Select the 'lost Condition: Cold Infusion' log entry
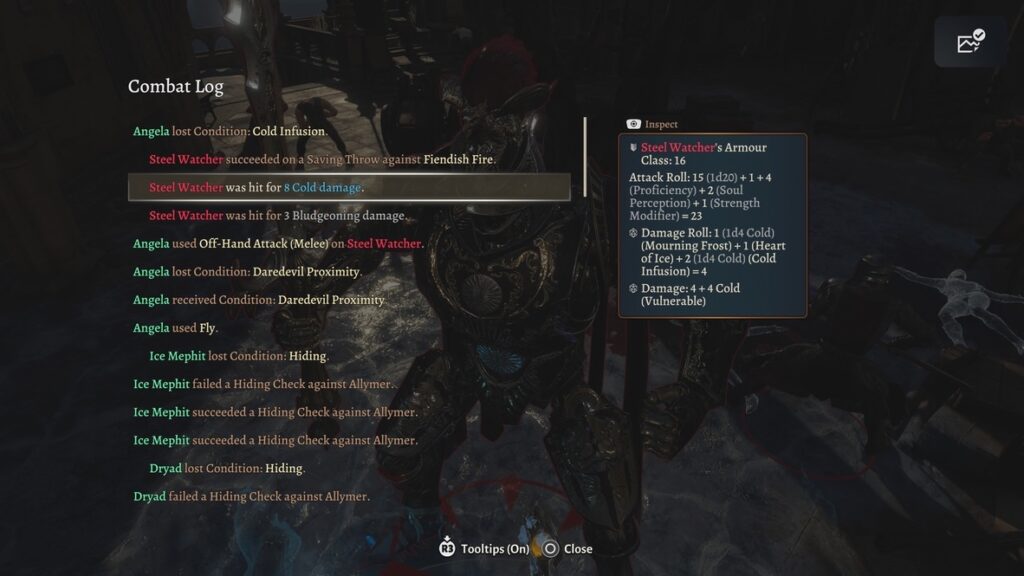Image resolution: width=1024 pixels, height=576 pixels. [x=230, y=131]
